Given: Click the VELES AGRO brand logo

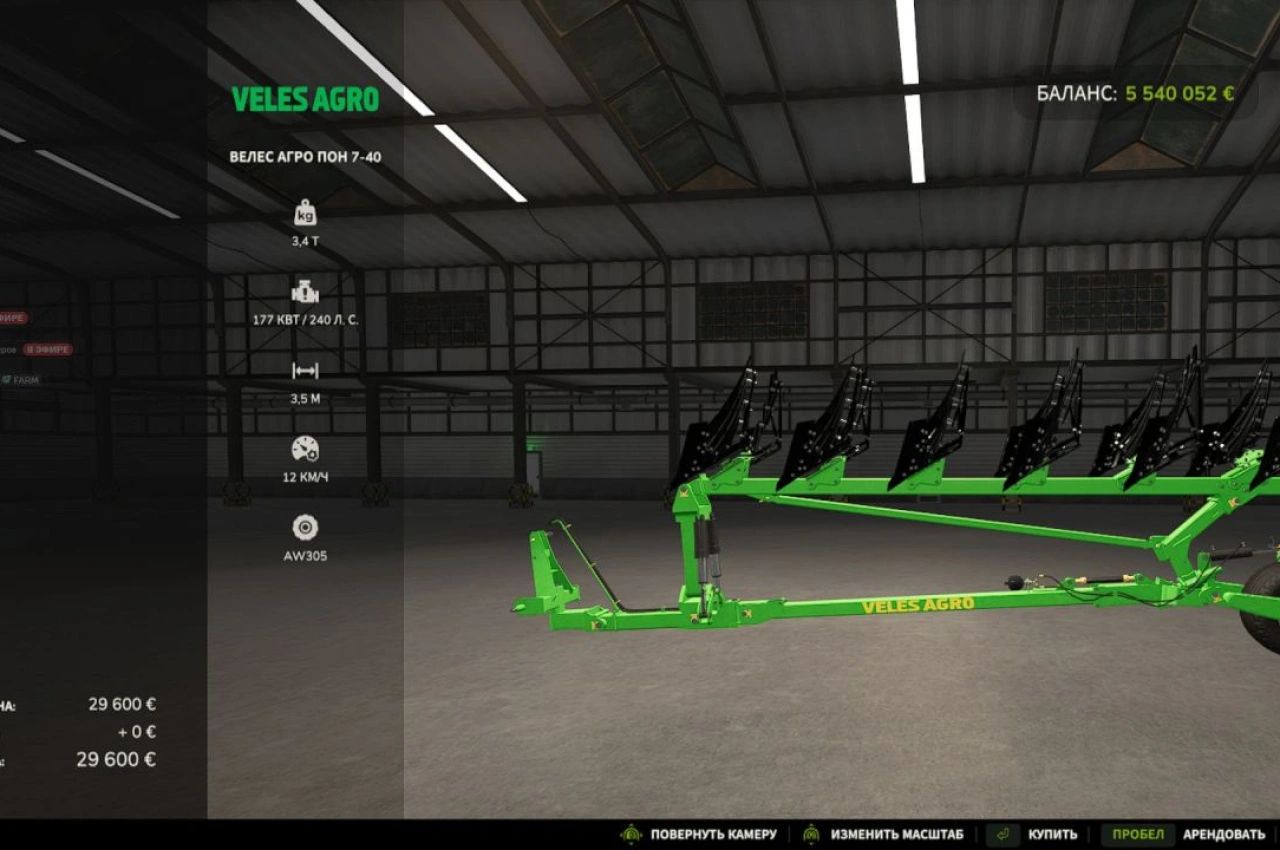Looking at the screenshot, I should point(305,99).
